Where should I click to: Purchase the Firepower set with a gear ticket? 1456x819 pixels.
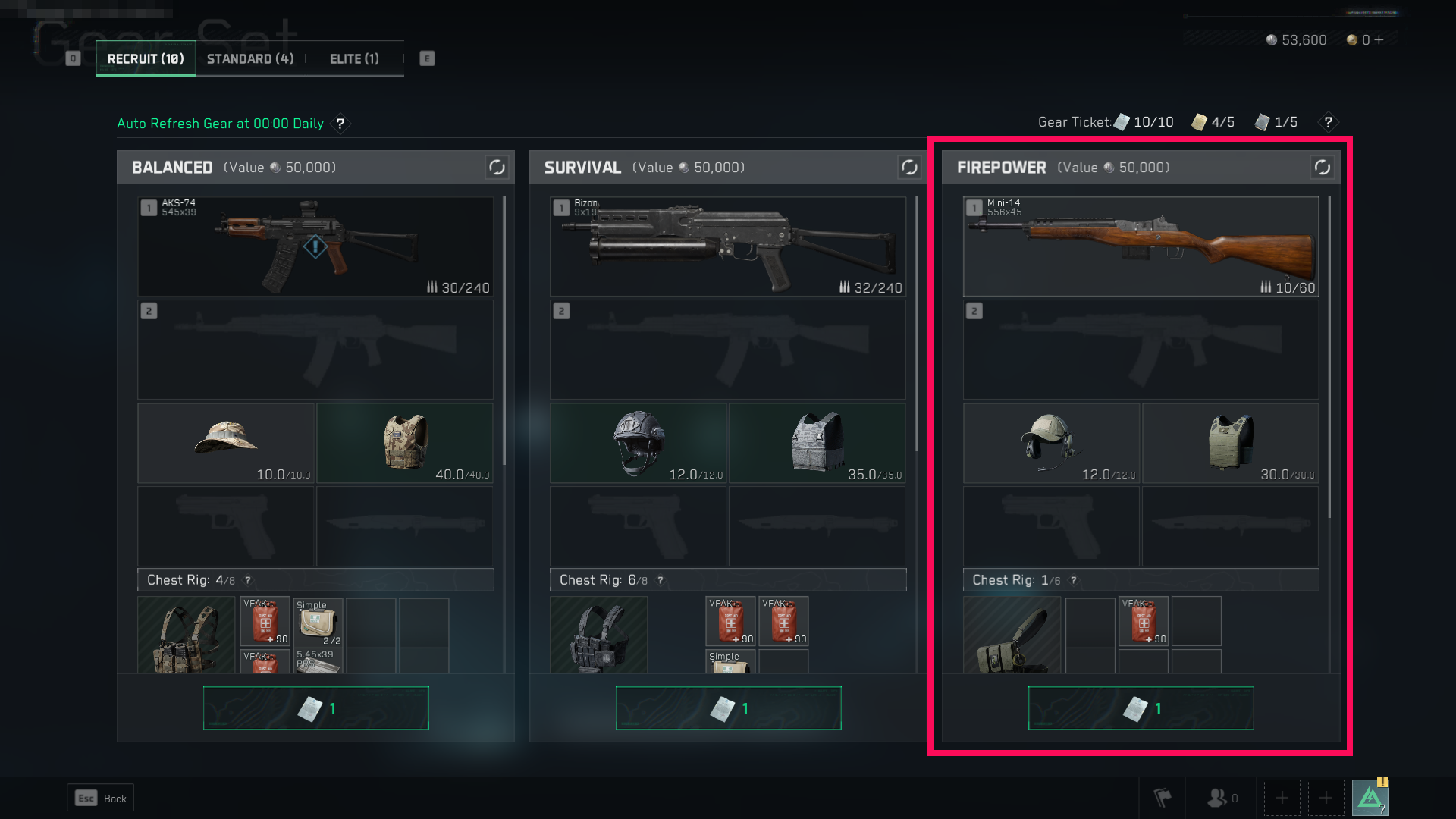click(x=1141, y=708)
